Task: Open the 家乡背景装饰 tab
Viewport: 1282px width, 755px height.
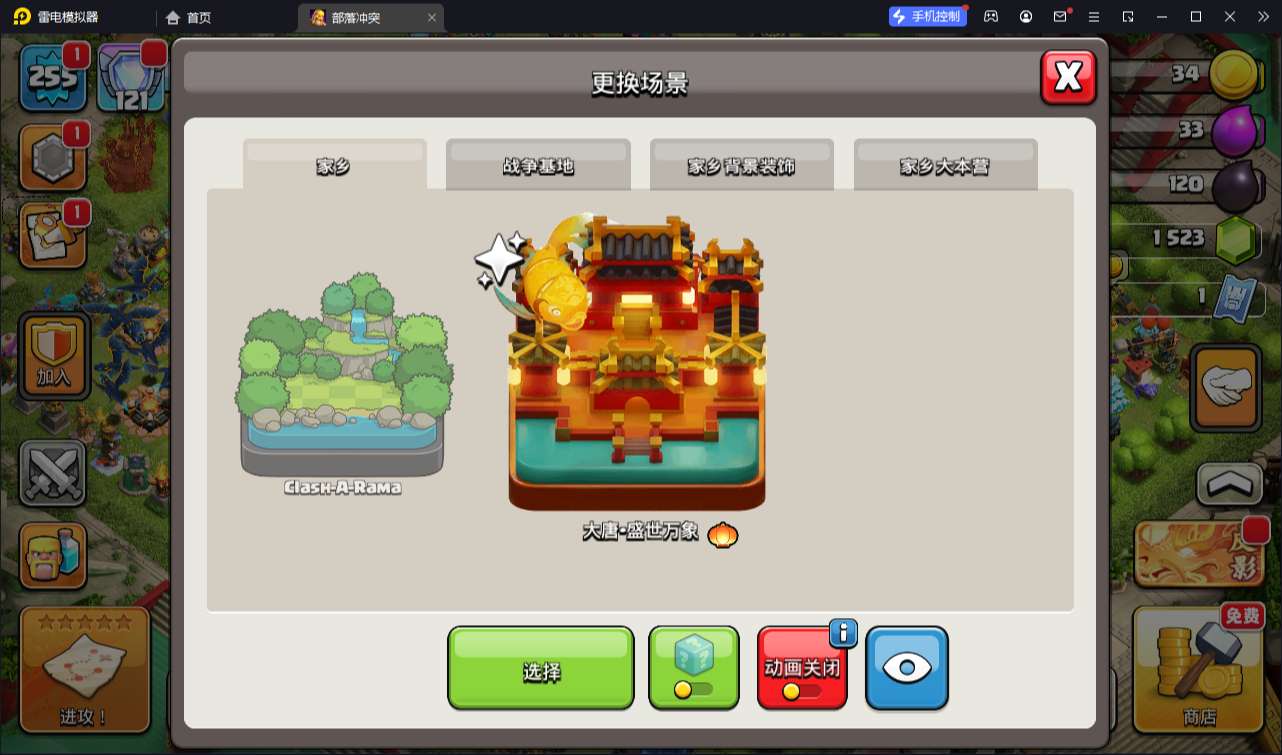Action: point(742,166)
